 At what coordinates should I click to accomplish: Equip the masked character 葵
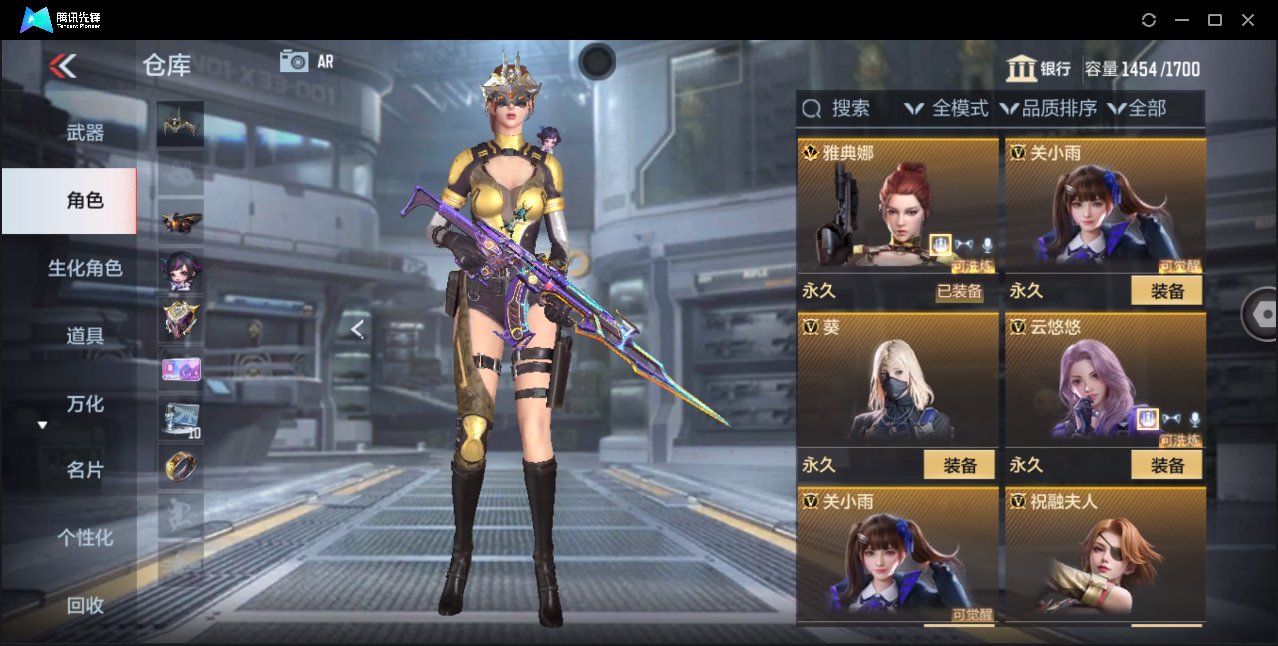pos(959,465)
